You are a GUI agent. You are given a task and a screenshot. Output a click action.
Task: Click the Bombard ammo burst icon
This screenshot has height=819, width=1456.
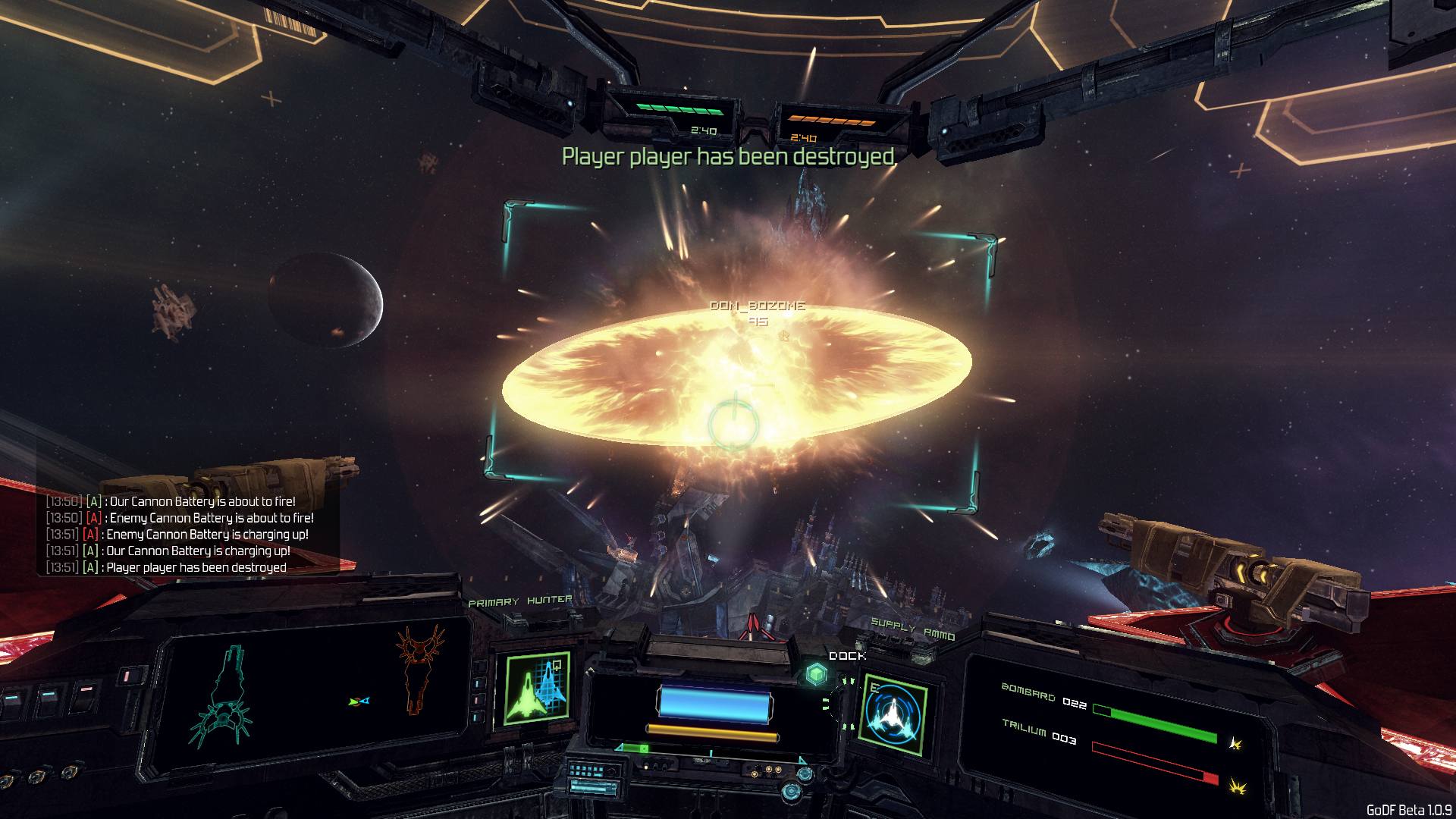(x=1235, y=743)
